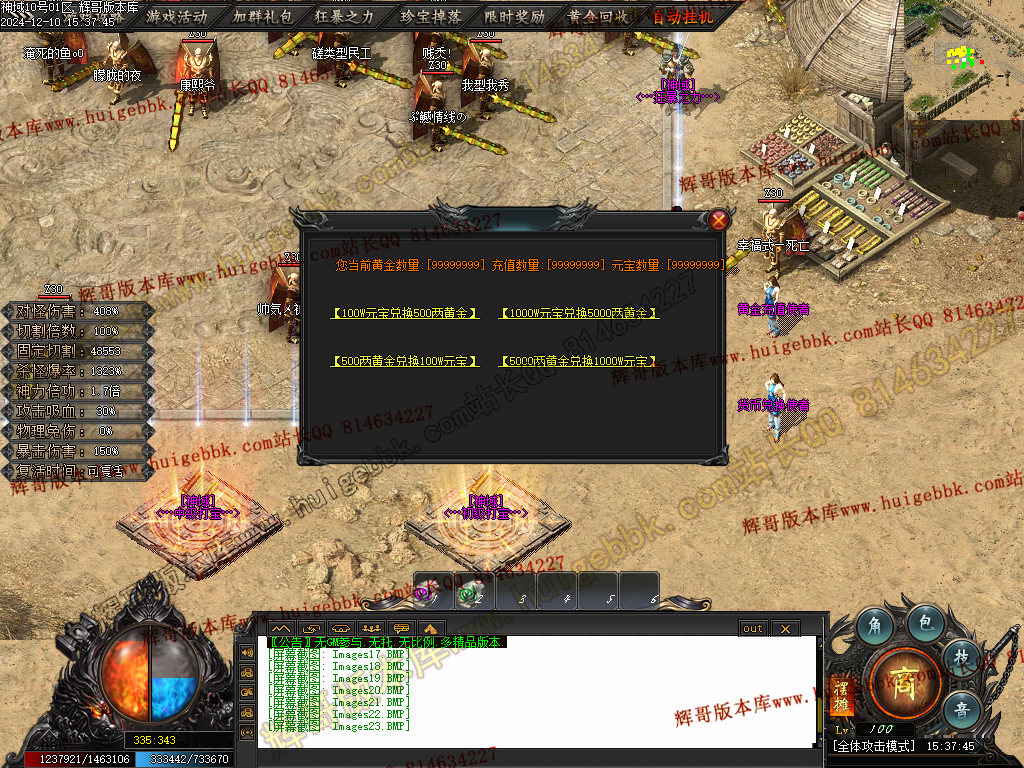Image resolution: width=1024 pixels, height=768 pixels.
Task: Click the chat window's out button
Action: 753,628
